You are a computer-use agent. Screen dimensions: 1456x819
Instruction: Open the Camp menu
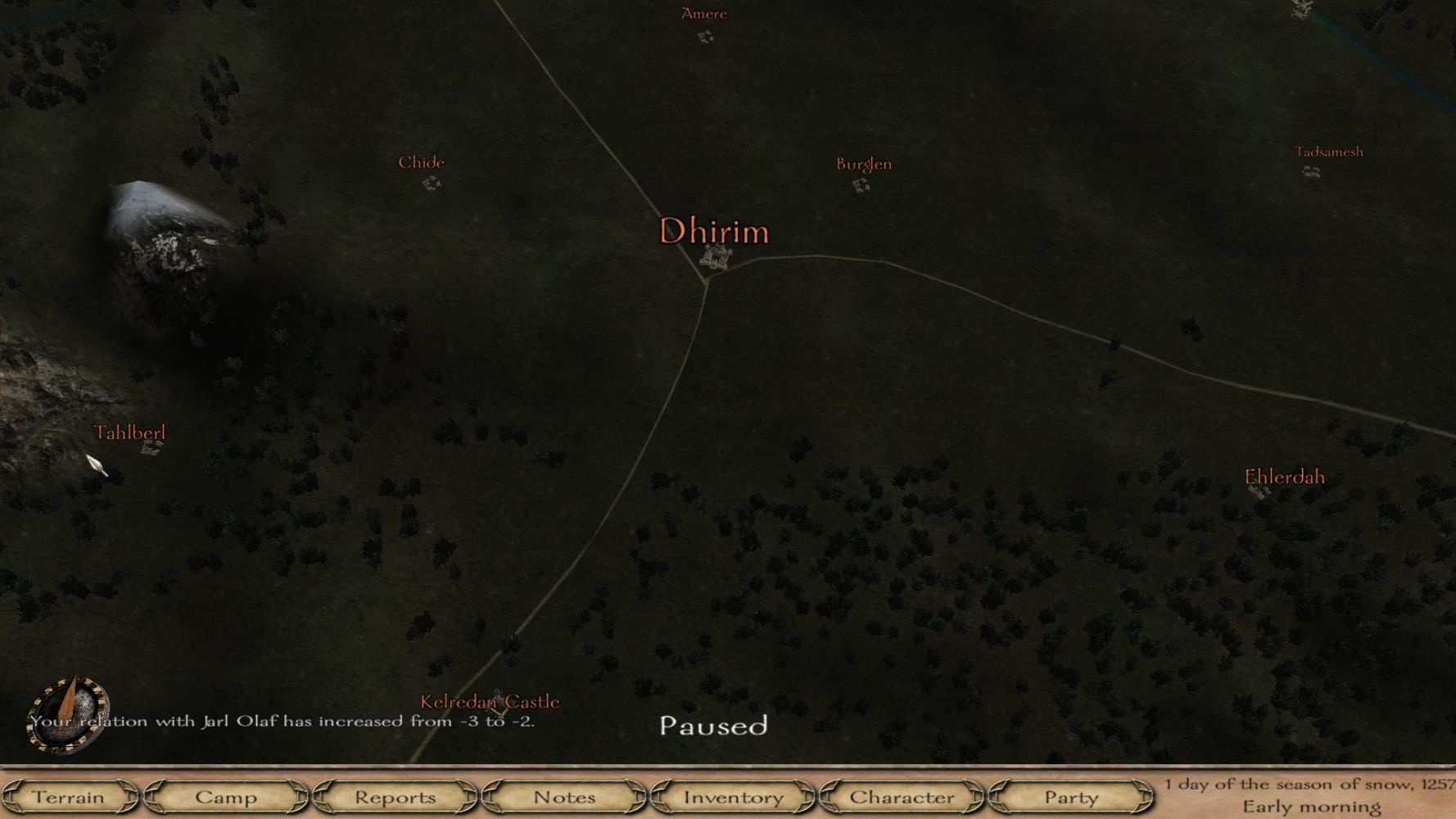[x=226, y=797]
